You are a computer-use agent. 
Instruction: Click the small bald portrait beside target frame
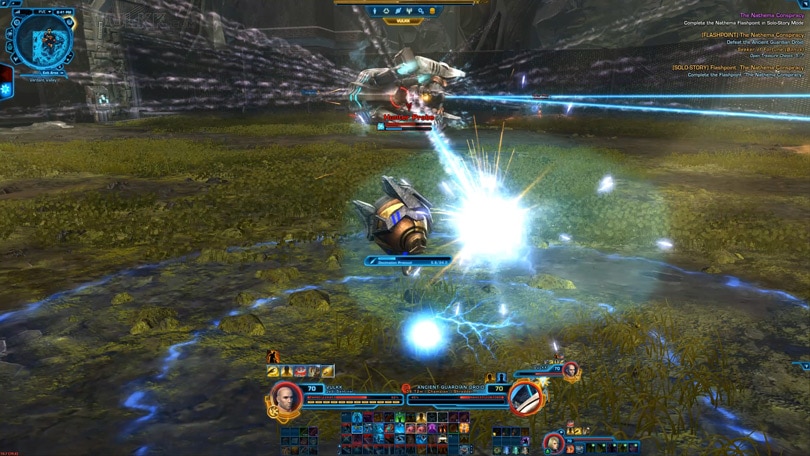[x=570, y=371]
